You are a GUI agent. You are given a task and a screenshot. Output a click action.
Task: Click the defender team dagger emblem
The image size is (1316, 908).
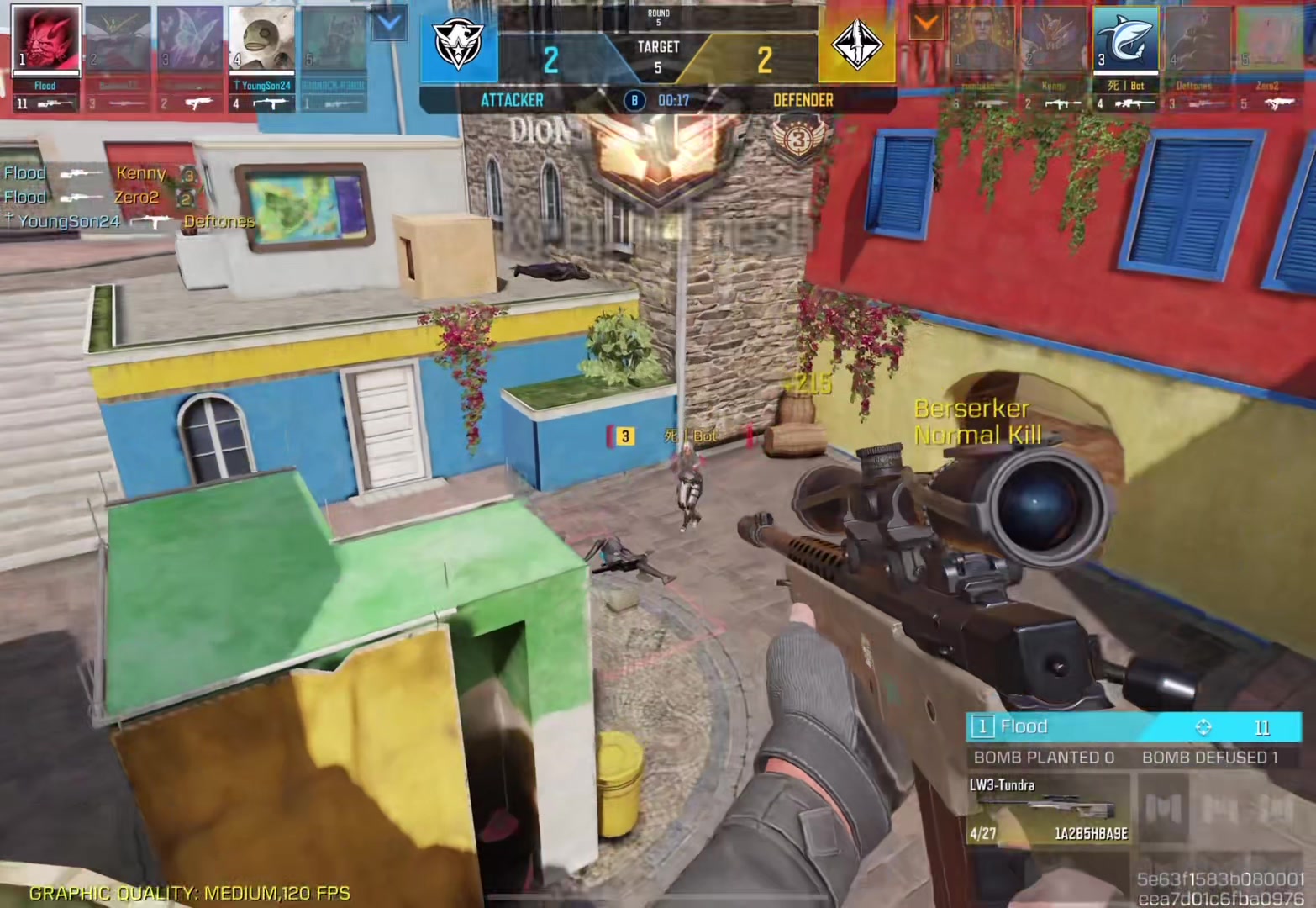coord(856,46)
